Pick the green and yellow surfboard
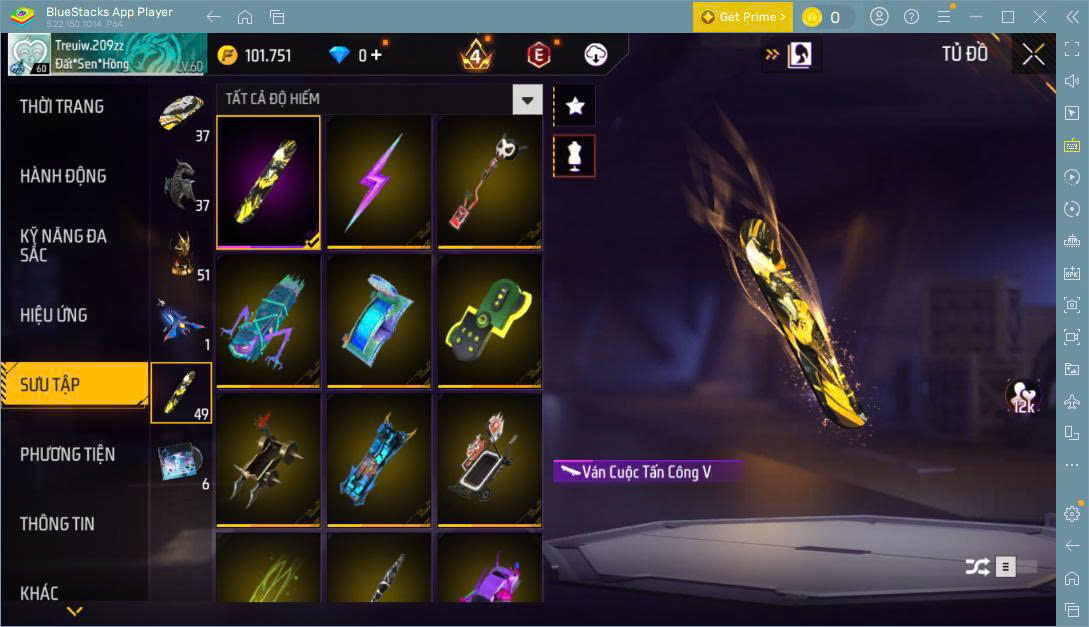 (x=489, y=320)
